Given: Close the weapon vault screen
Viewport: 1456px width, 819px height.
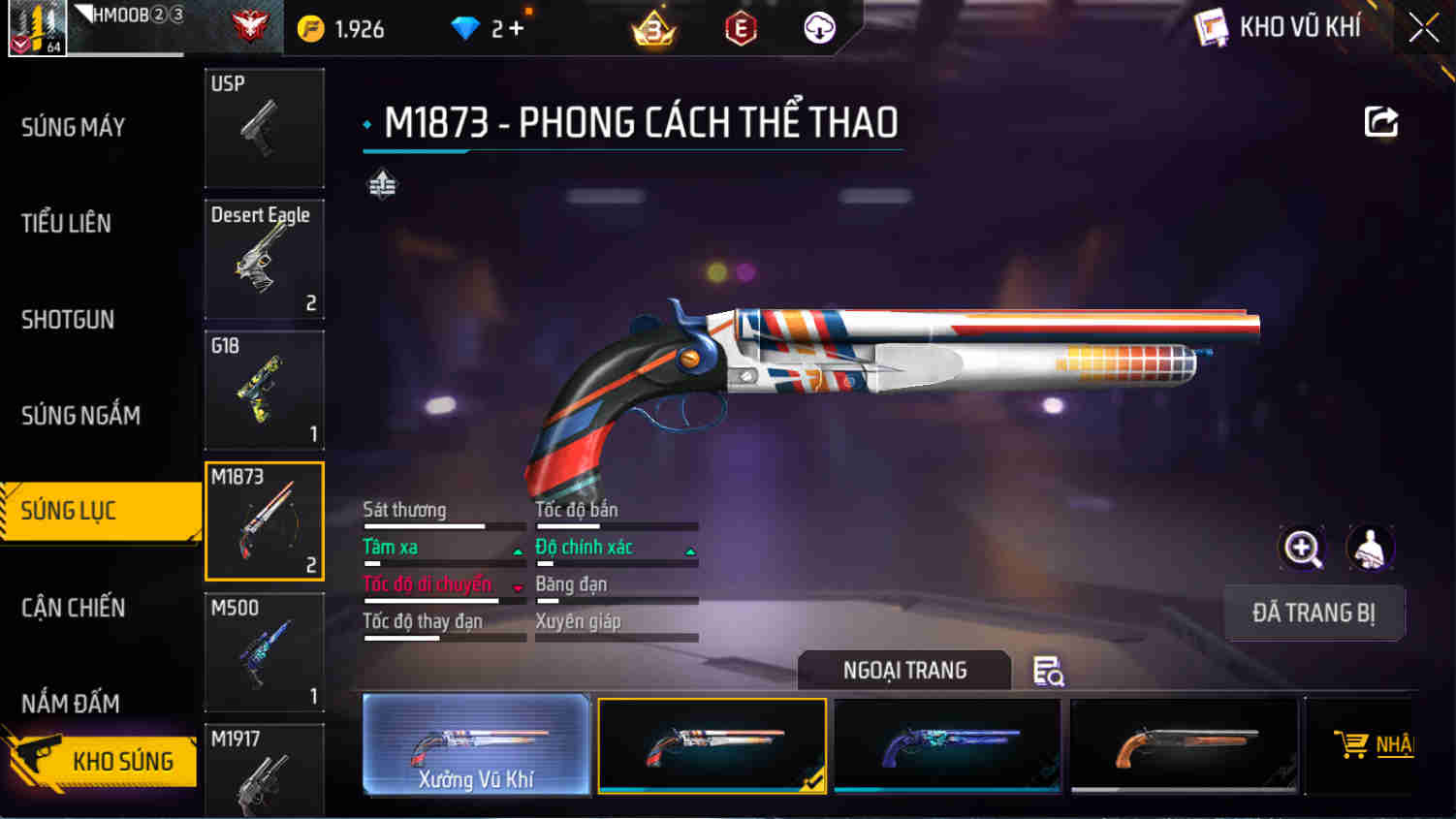Looking at the screenshot, I should click(1423, 27).
